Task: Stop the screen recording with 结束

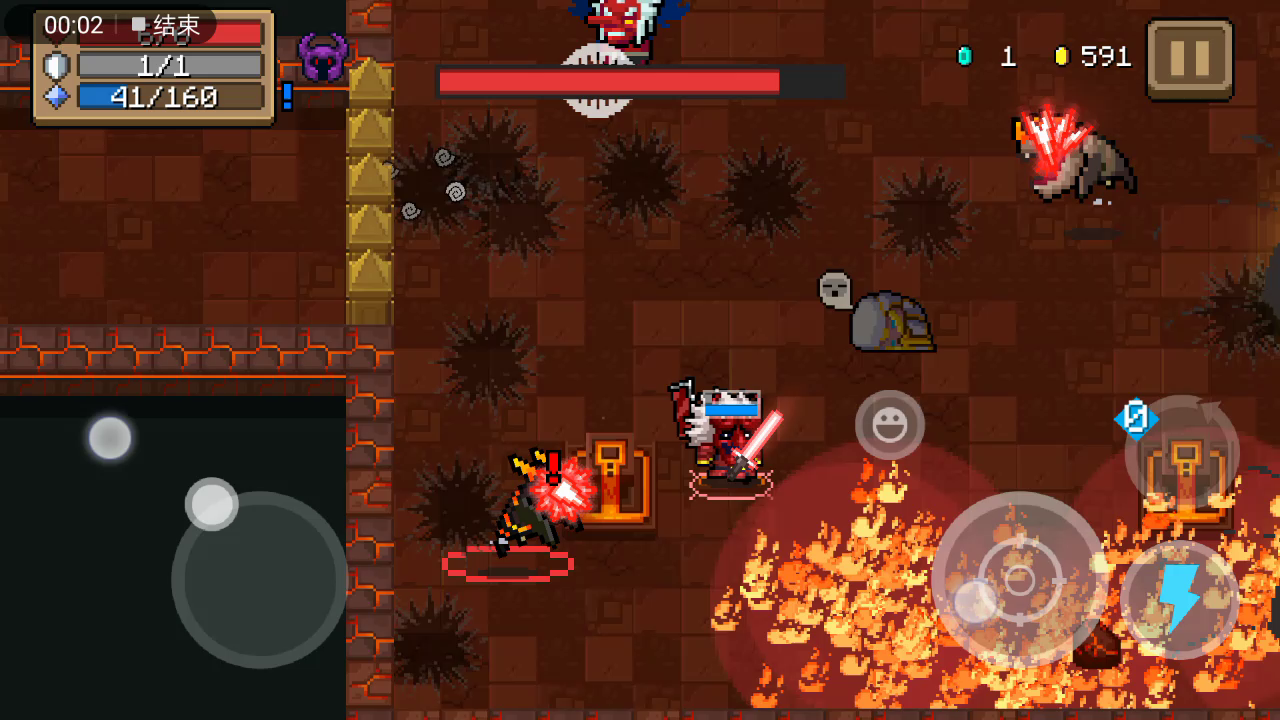Action: (x=166, y=26)
